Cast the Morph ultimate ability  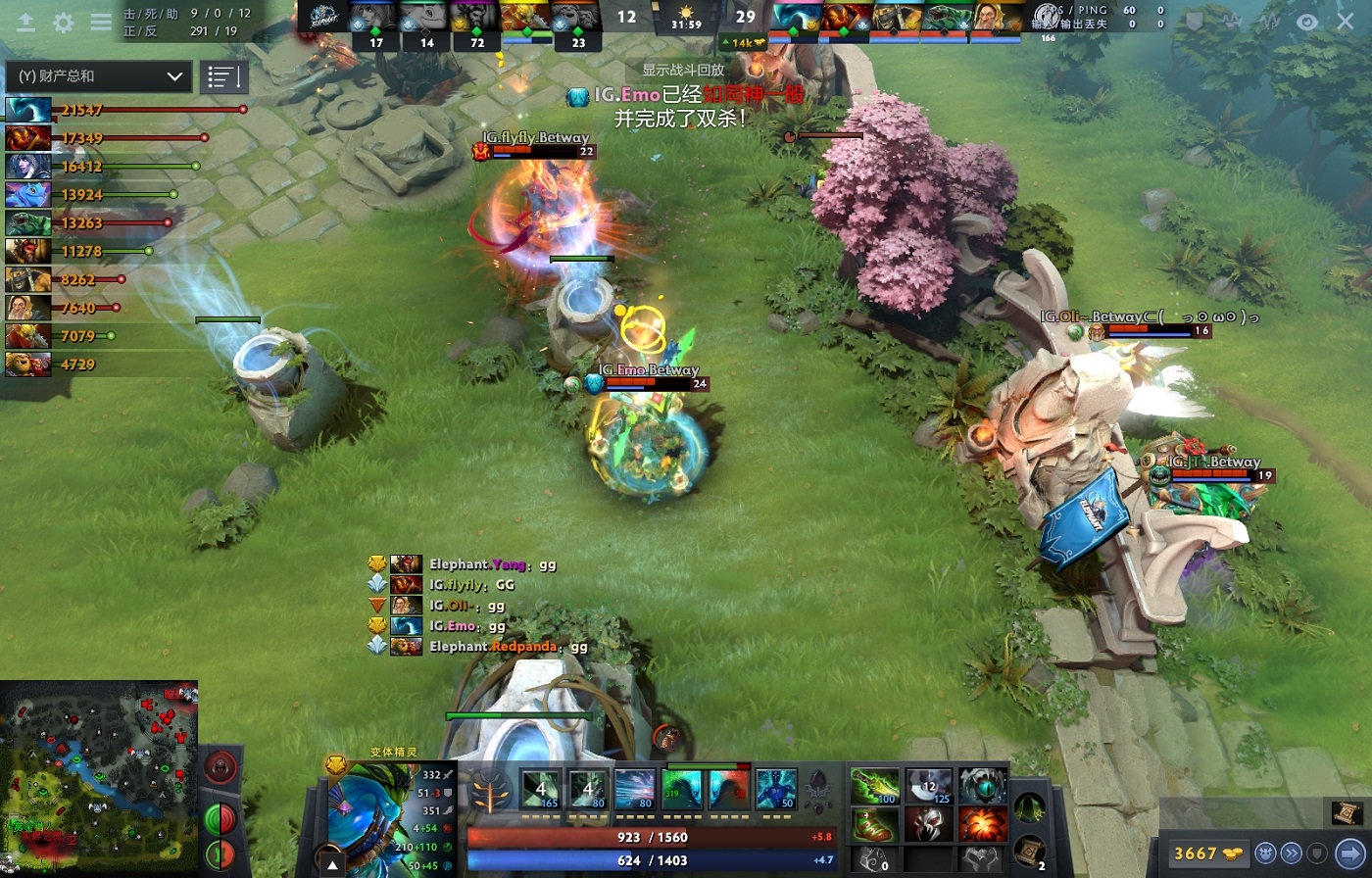[x=775, y=790]
